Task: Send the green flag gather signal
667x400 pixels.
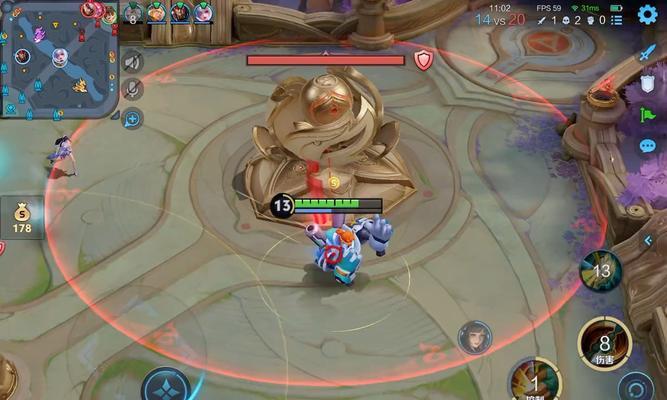Action: coord(647,116)
